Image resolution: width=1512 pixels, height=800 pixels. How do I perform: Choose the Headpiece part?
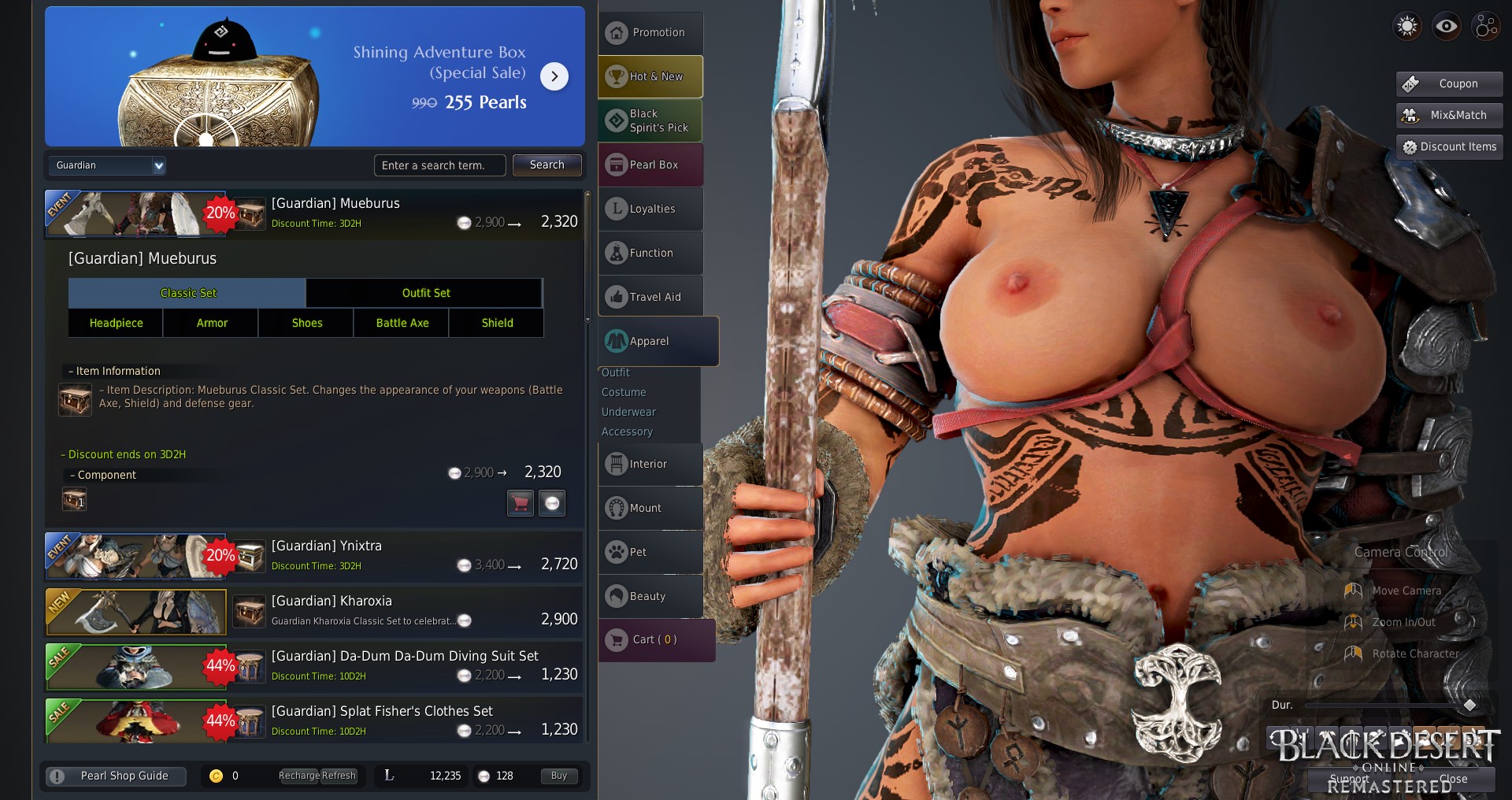(x=116, y=323)
